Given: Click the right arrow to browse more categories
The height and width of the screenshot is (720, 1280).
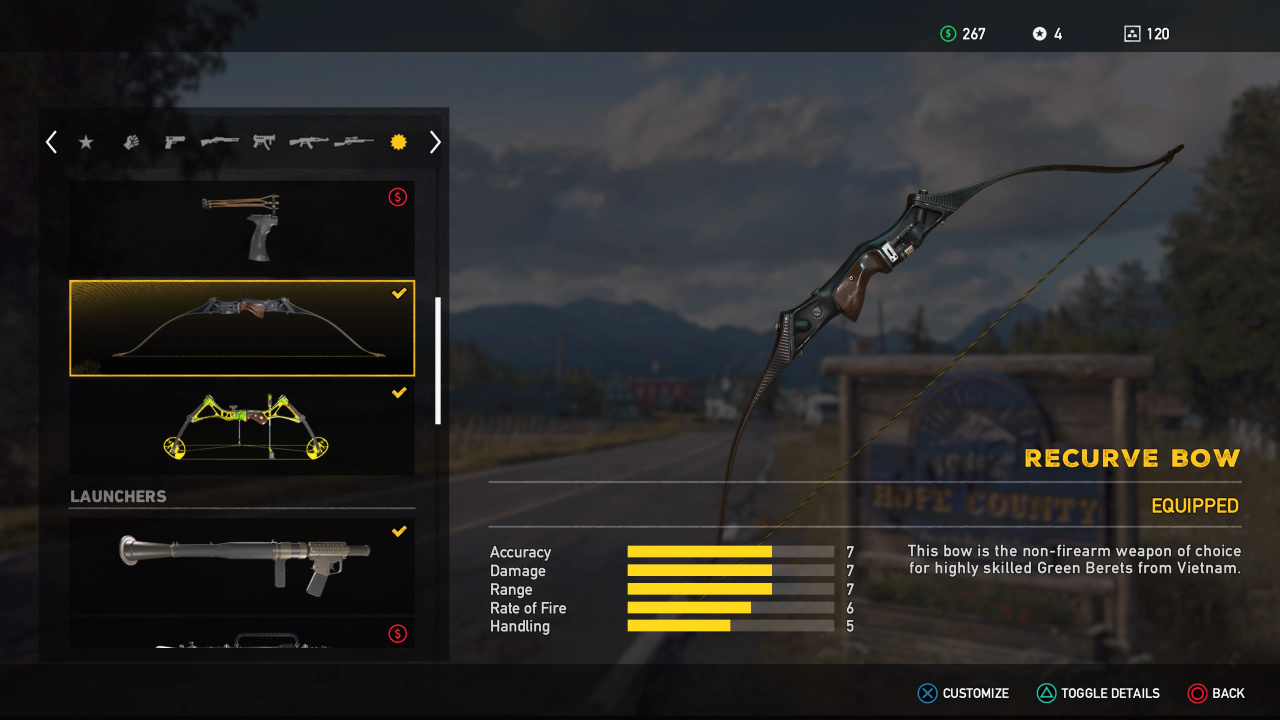Looking at the screenshot, I should (x=434, y=142).
